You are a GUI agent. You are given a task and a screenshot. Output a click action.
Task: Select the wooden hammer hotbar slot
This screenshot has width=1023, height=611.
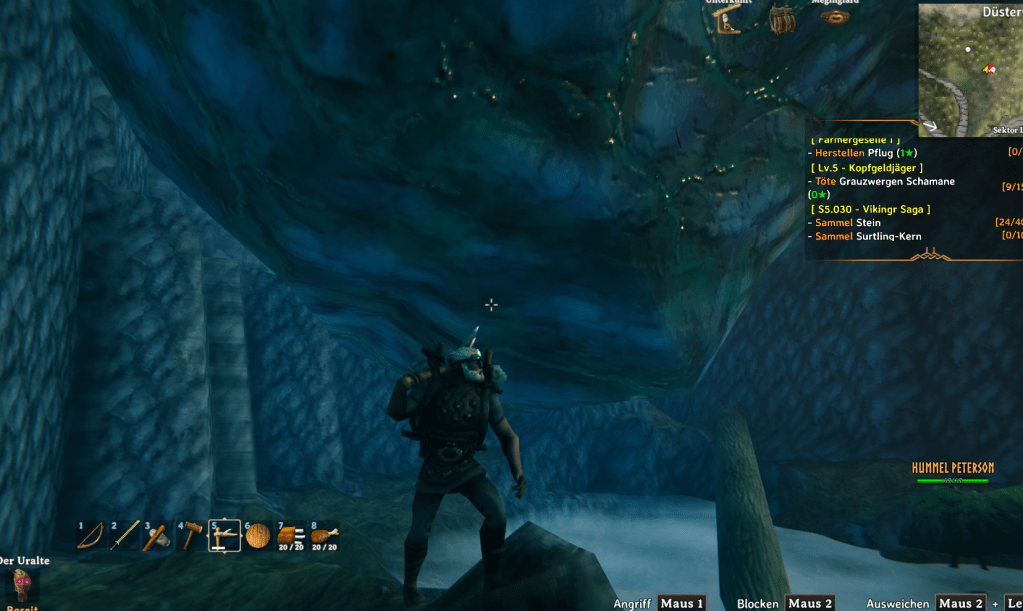pos(190,537)
